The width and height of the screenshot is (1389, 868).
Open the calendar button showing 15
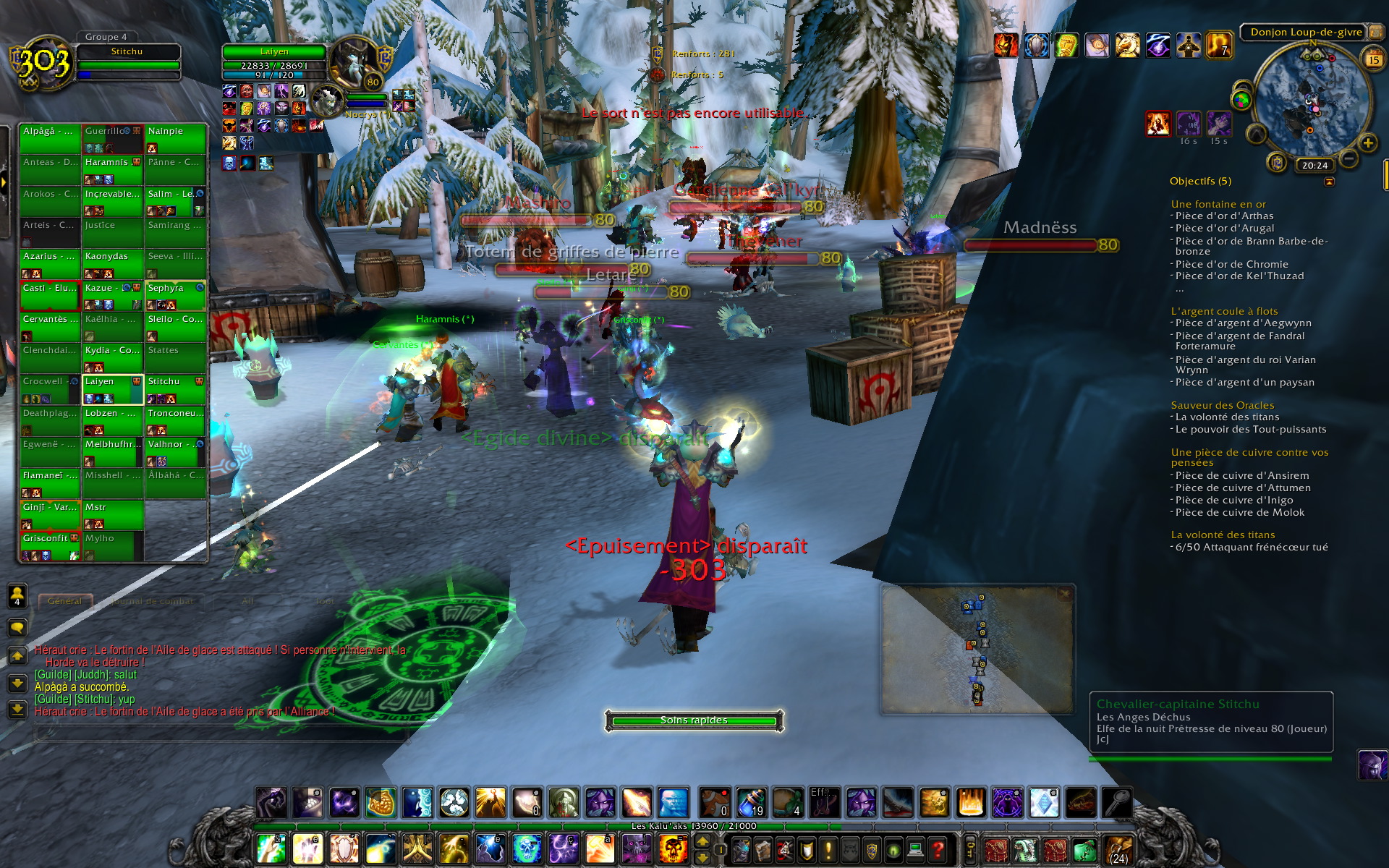(x=1373, y=59)
